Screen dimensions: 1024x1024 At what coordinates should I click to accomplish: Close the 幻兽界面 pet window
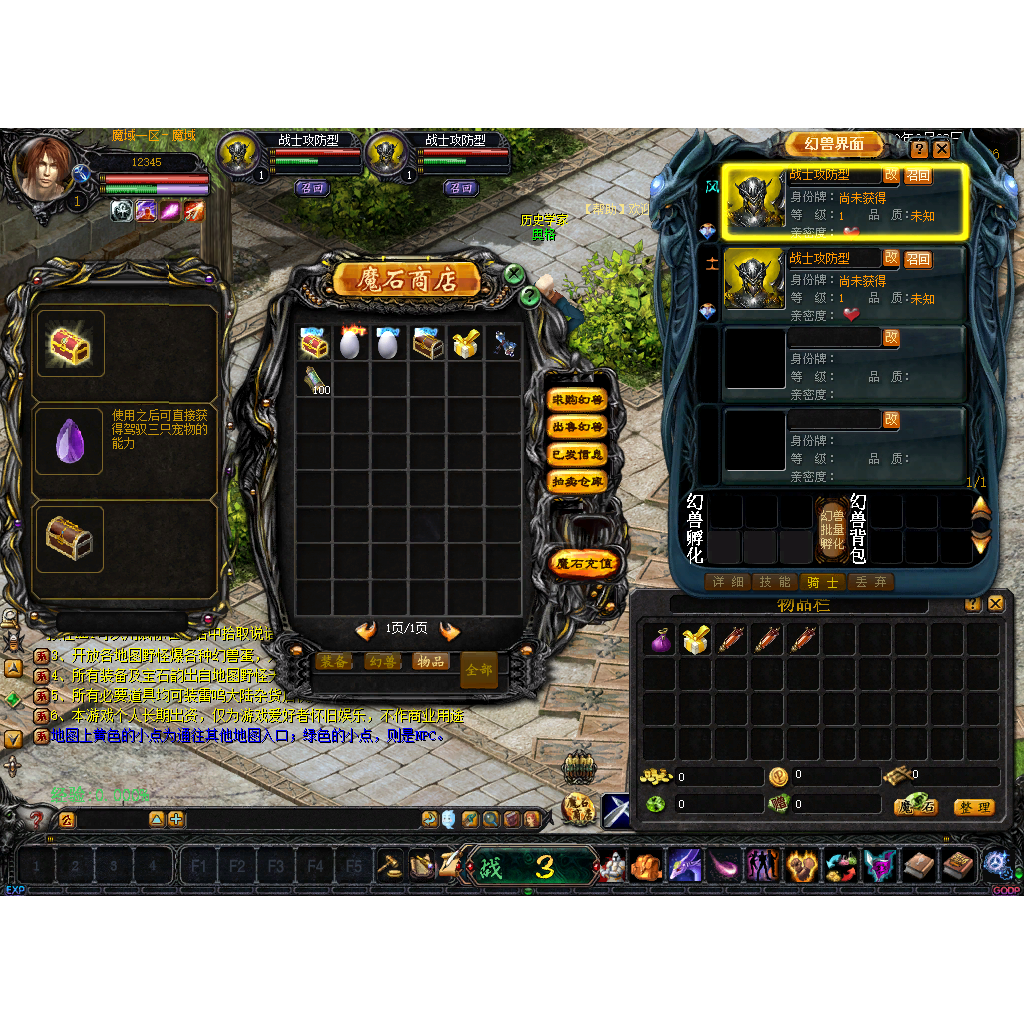942,149
